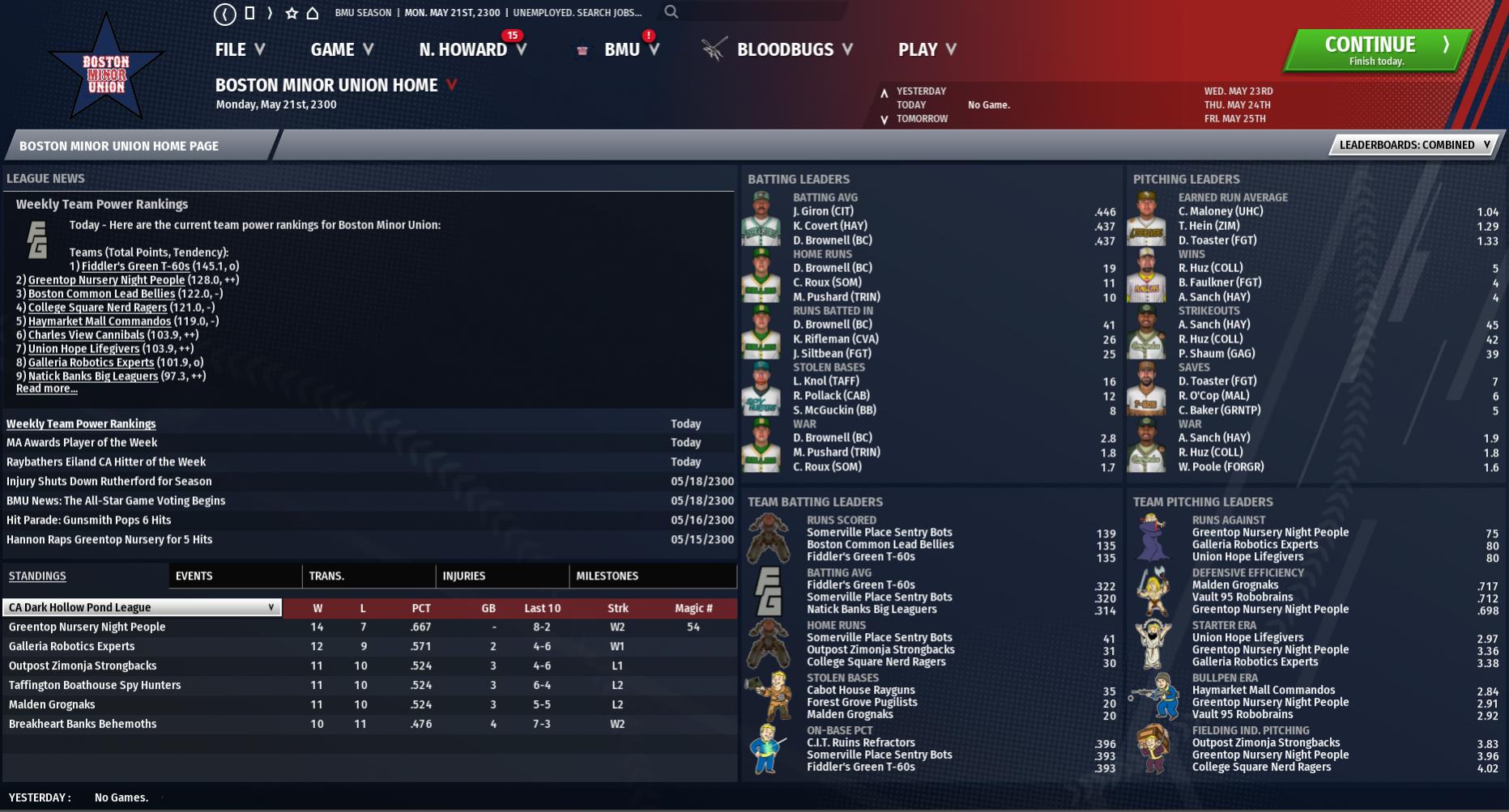
Task: Open the CA Dark Hollow Pond League dropdown
Action: 143,607
